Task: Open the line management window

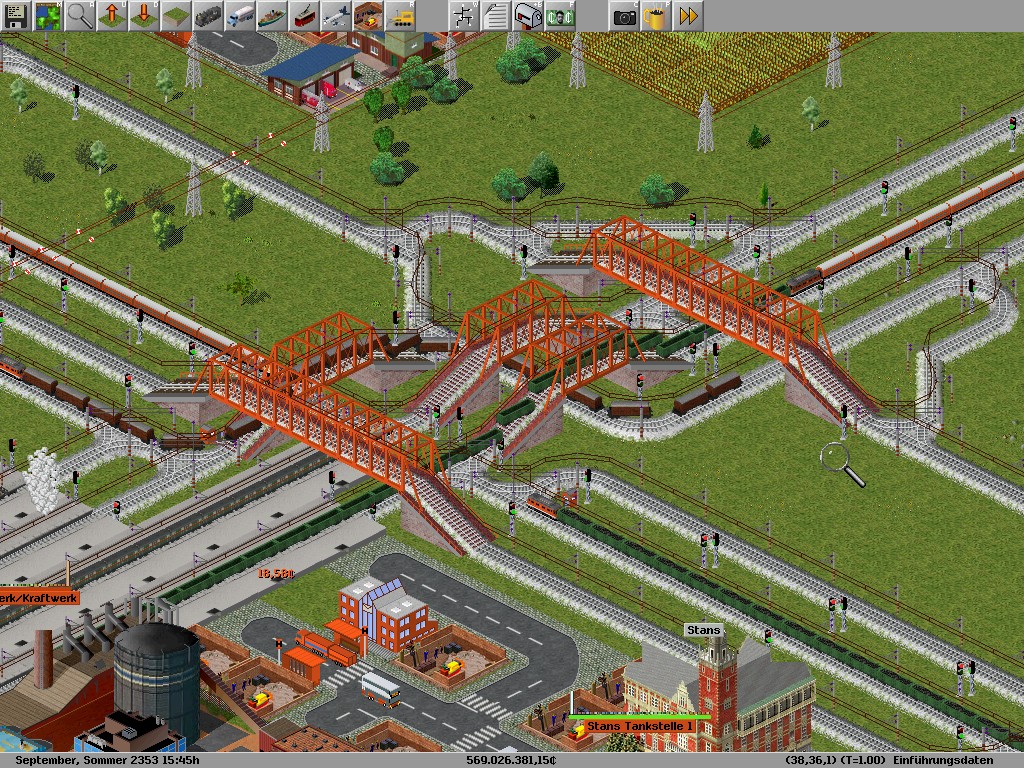Action: pyautogui.click(x=464, y=16)
